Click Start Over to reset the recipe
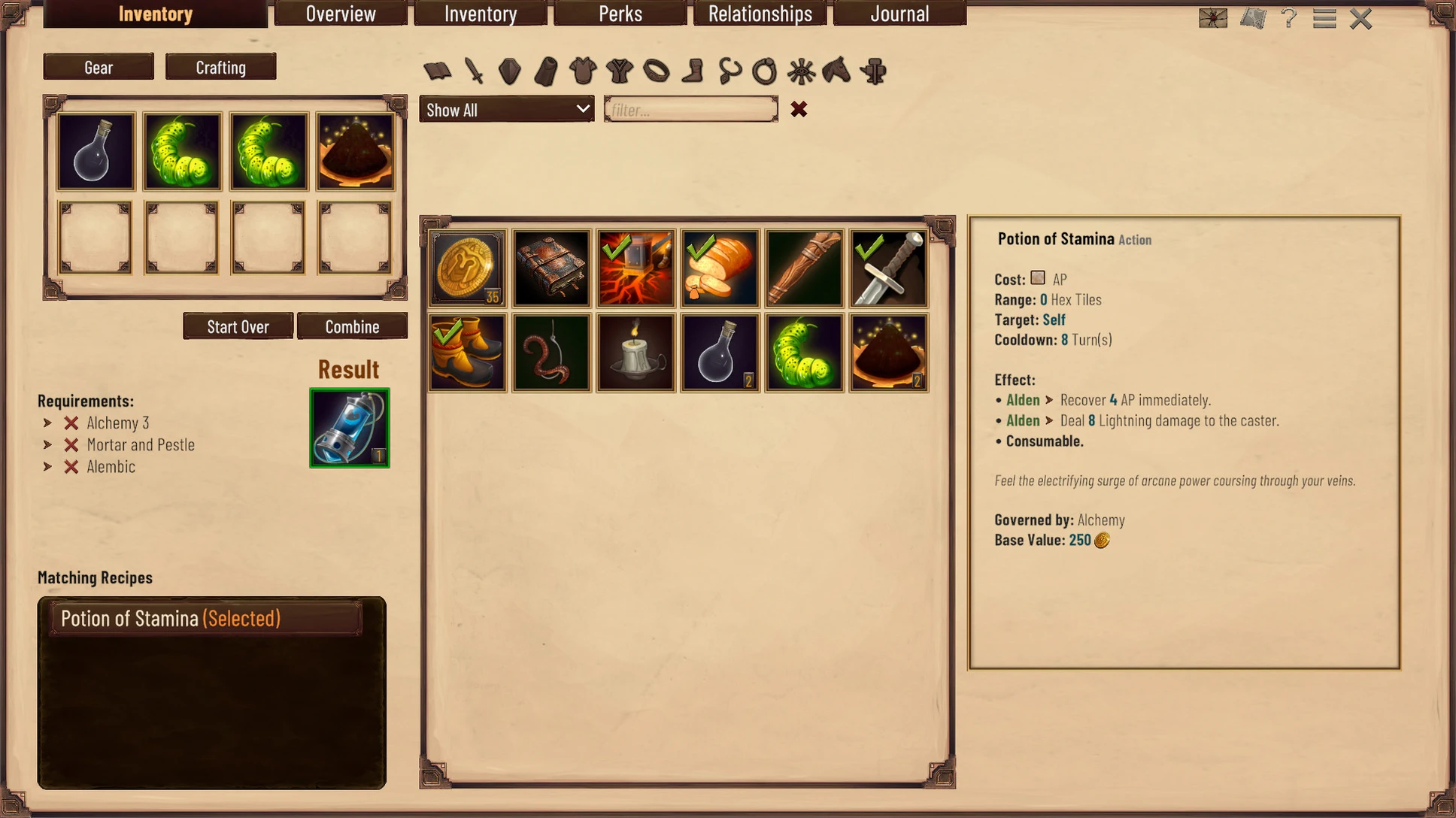1456x818 pixels. [238, 326]
